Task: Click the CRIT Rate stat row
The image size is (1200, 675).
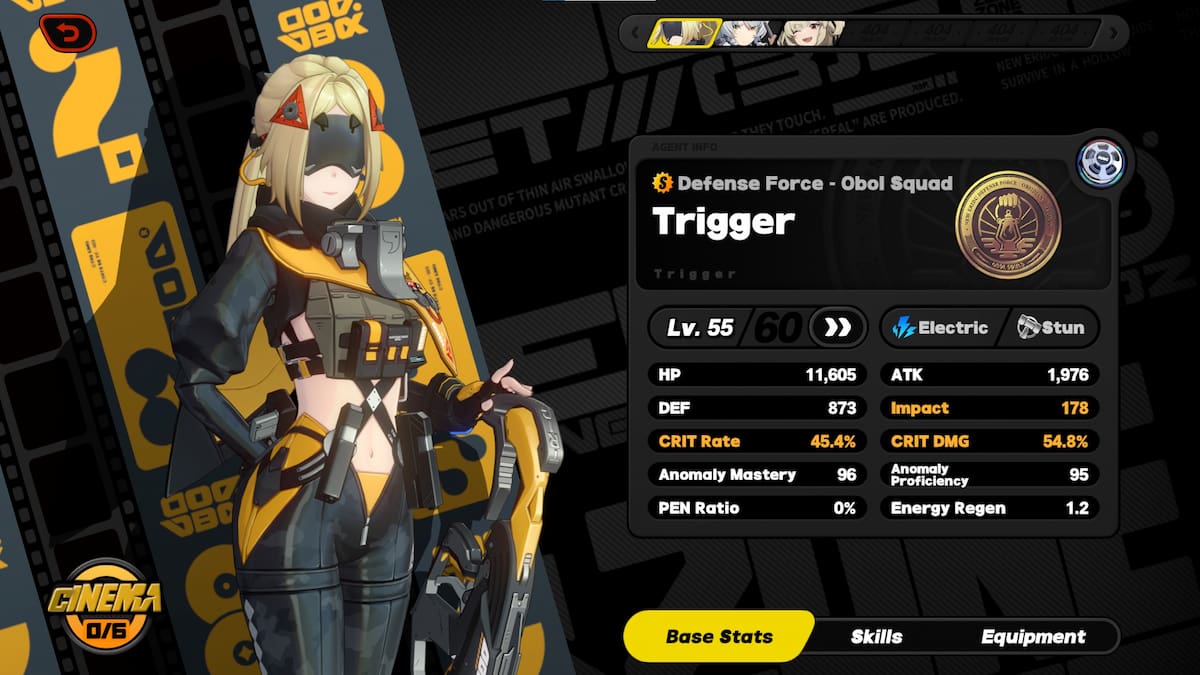Action: 757,441
